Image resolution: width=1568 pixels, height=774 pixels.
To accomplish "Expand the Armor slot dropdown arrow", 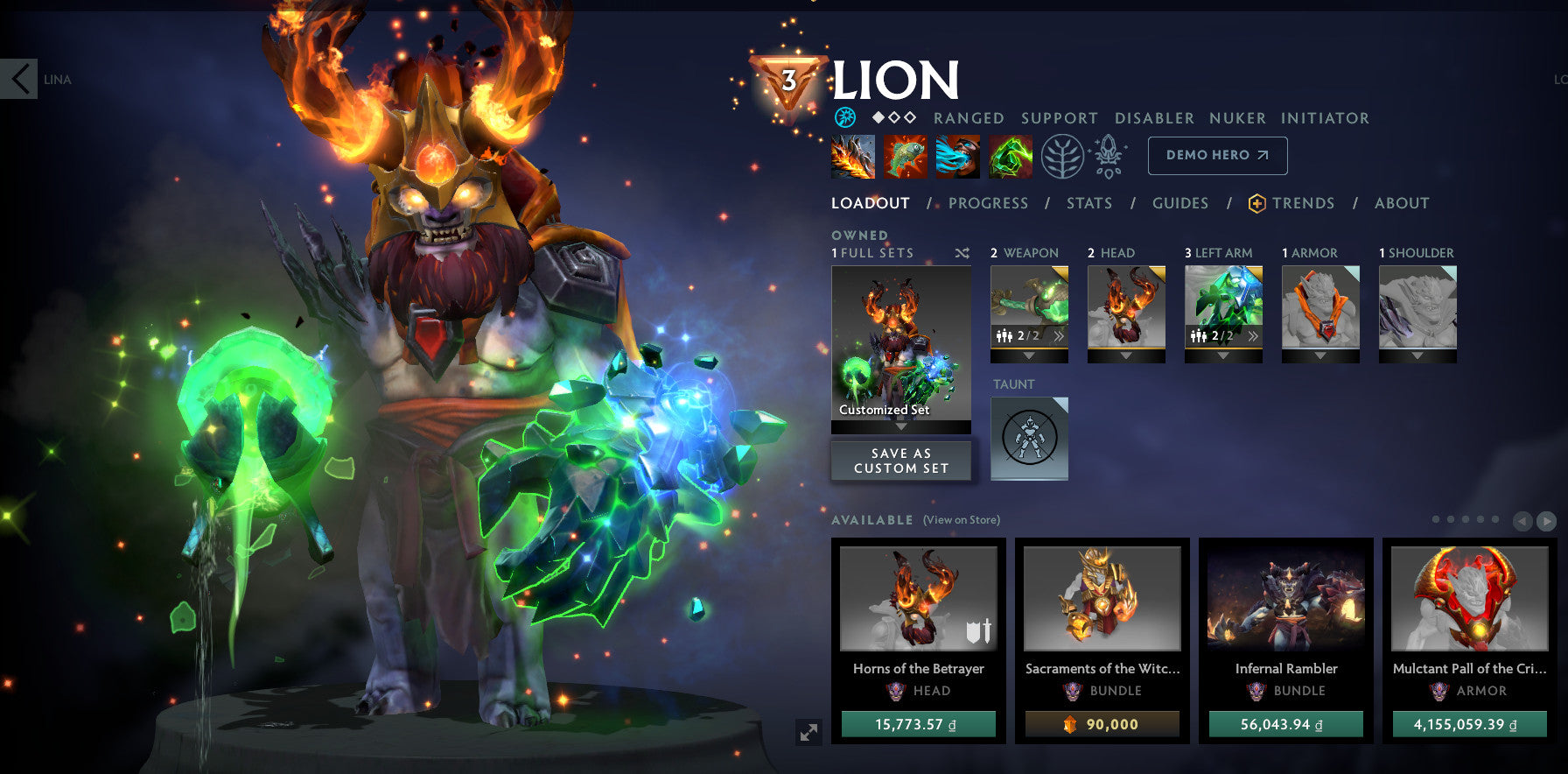I will click(1321, 356).
